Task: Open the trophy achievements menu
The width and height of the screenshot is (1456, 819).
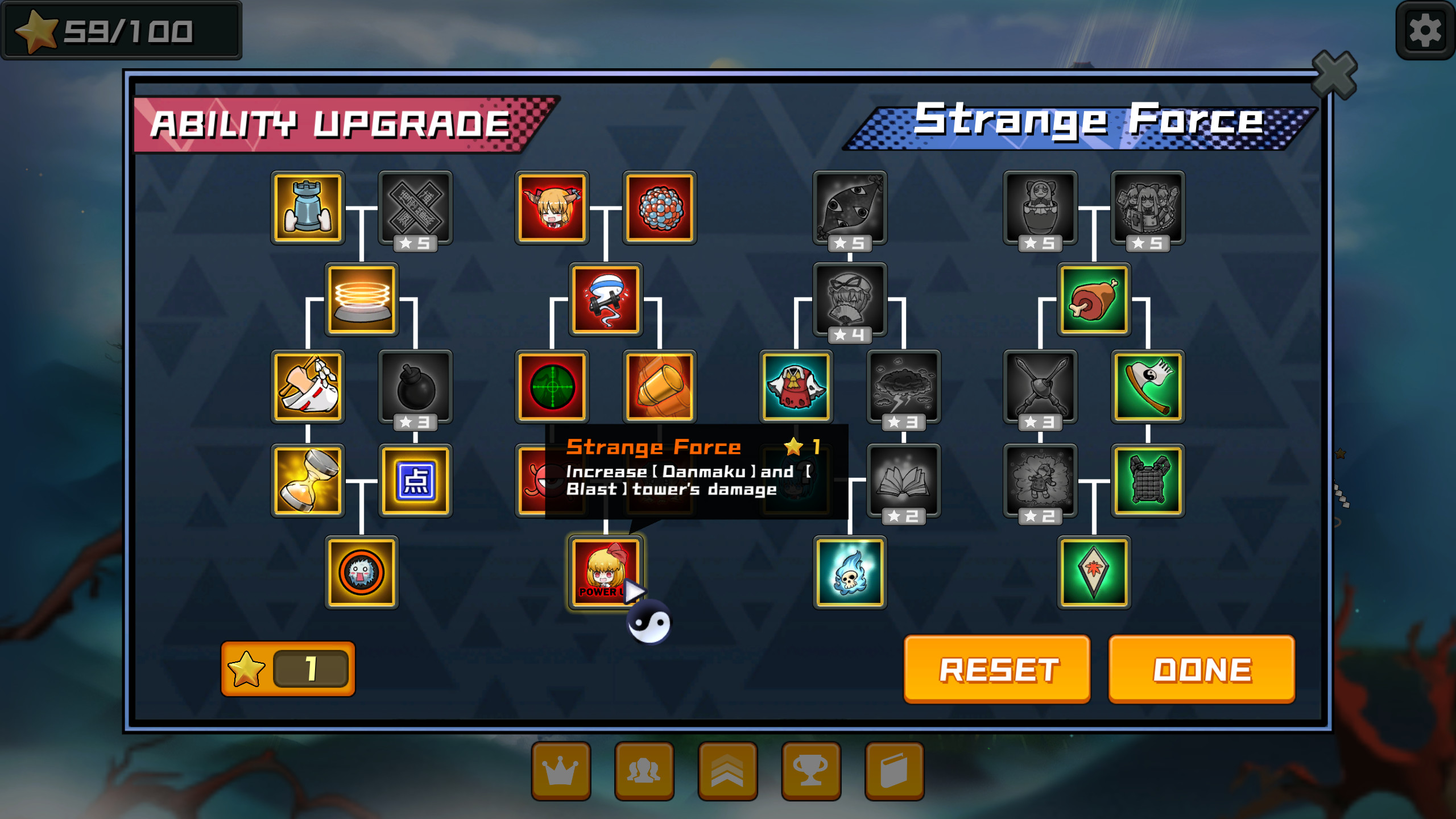Action: pyautogui.click(x=811, y=772)
